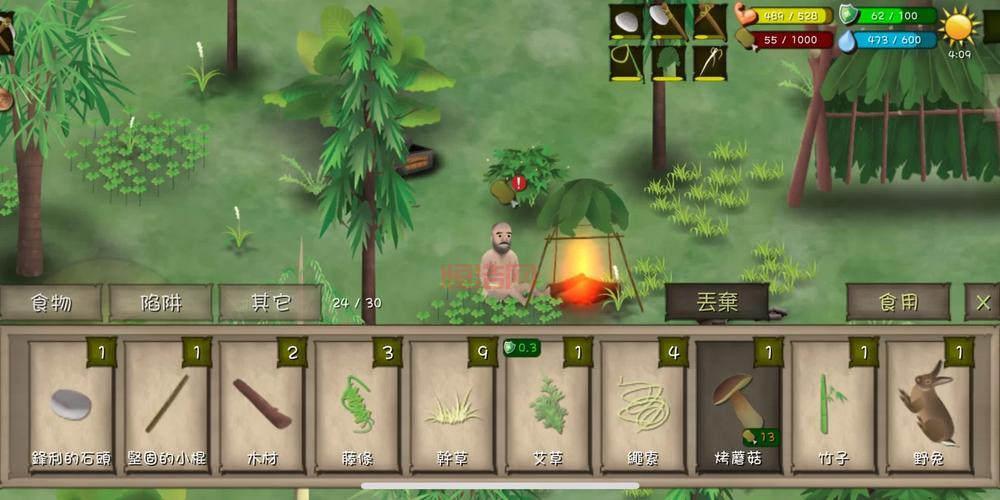Click the sun time-of-day icon
Screen dimensions: 1000x500
point(959,26)
